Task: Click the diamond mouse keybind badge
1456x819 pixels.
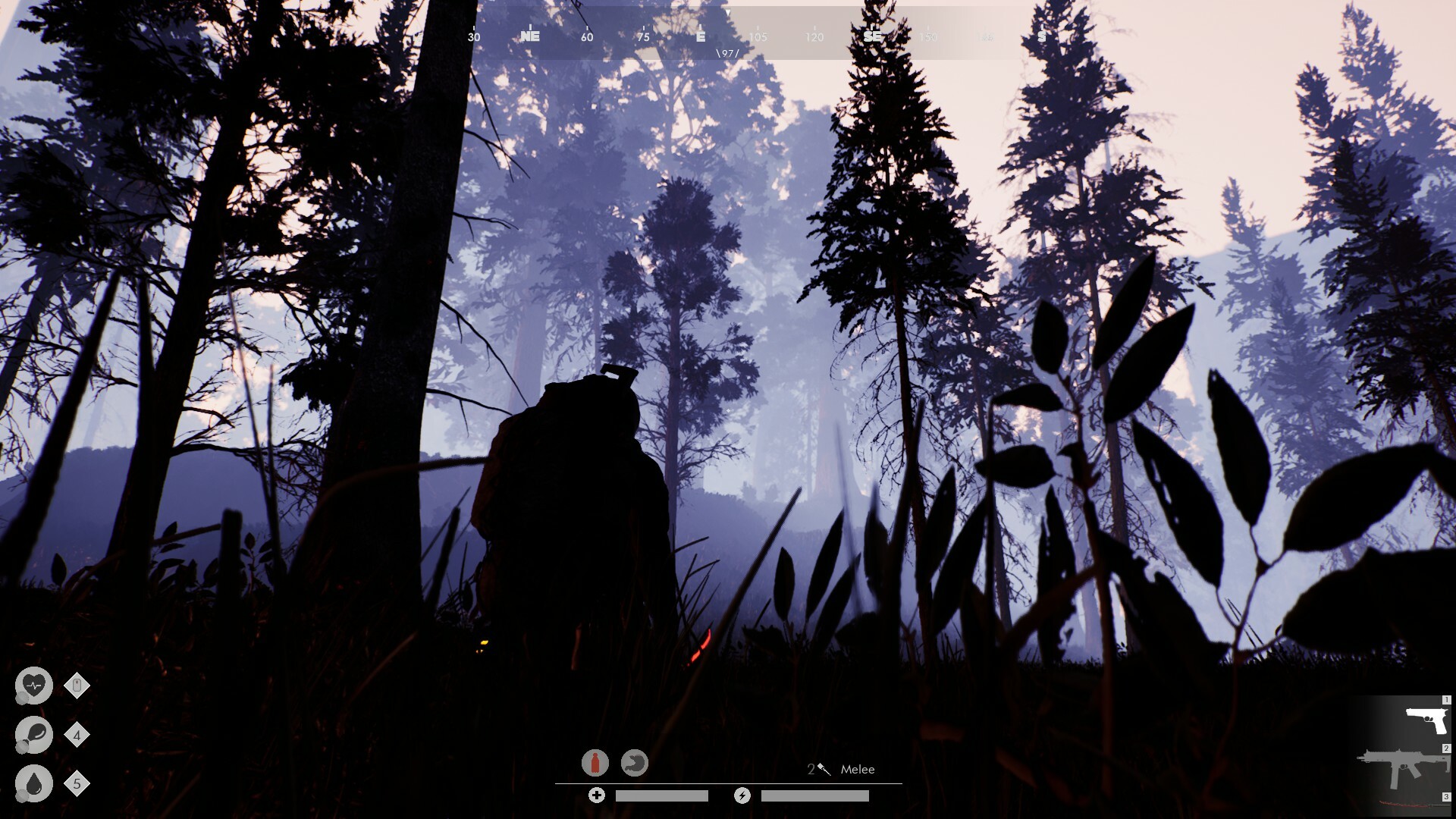Action: pyautogui.click(x=76, y=685)
